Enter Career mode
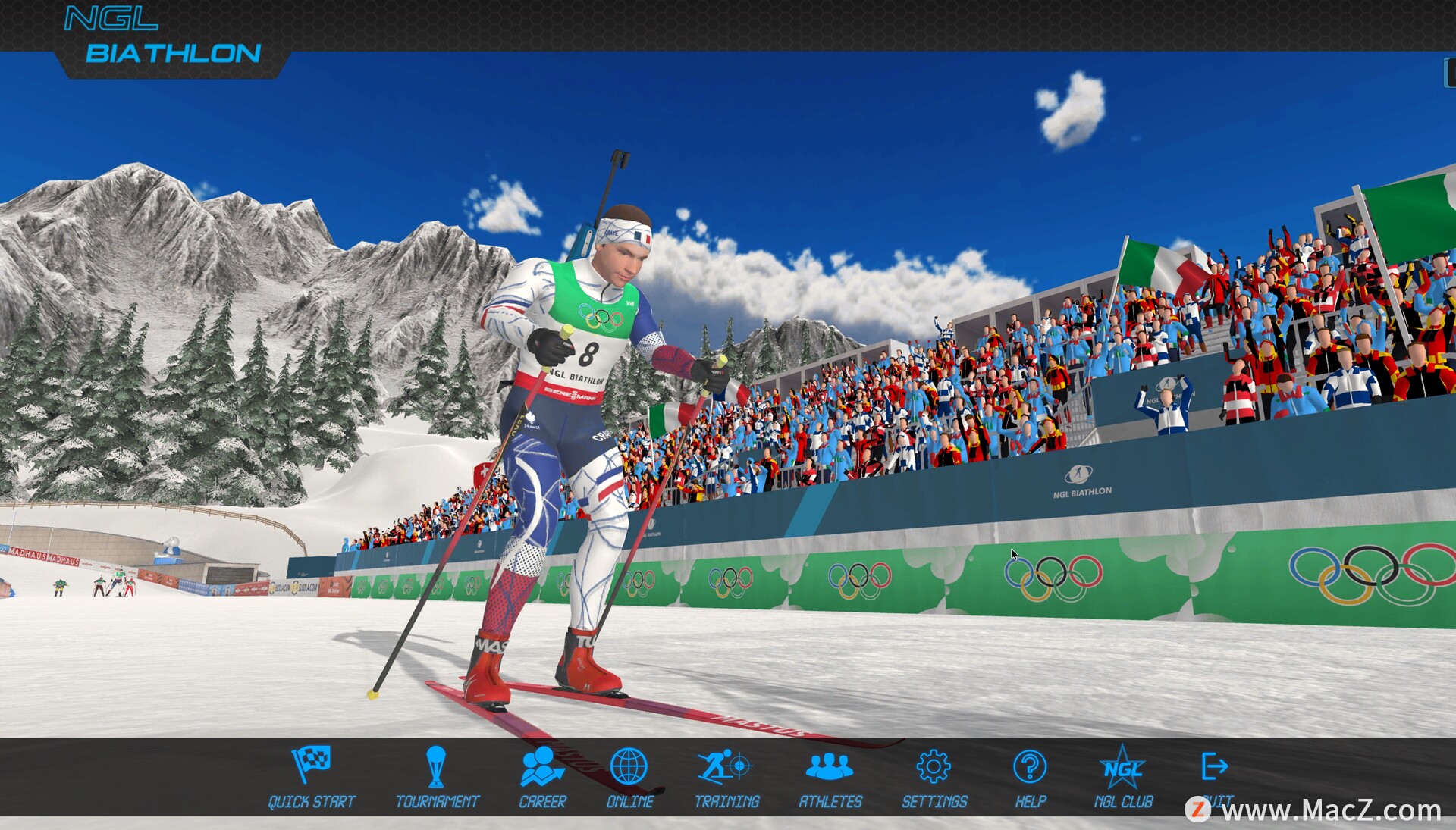The image size is (1456, 830). [x=542, y=776]
